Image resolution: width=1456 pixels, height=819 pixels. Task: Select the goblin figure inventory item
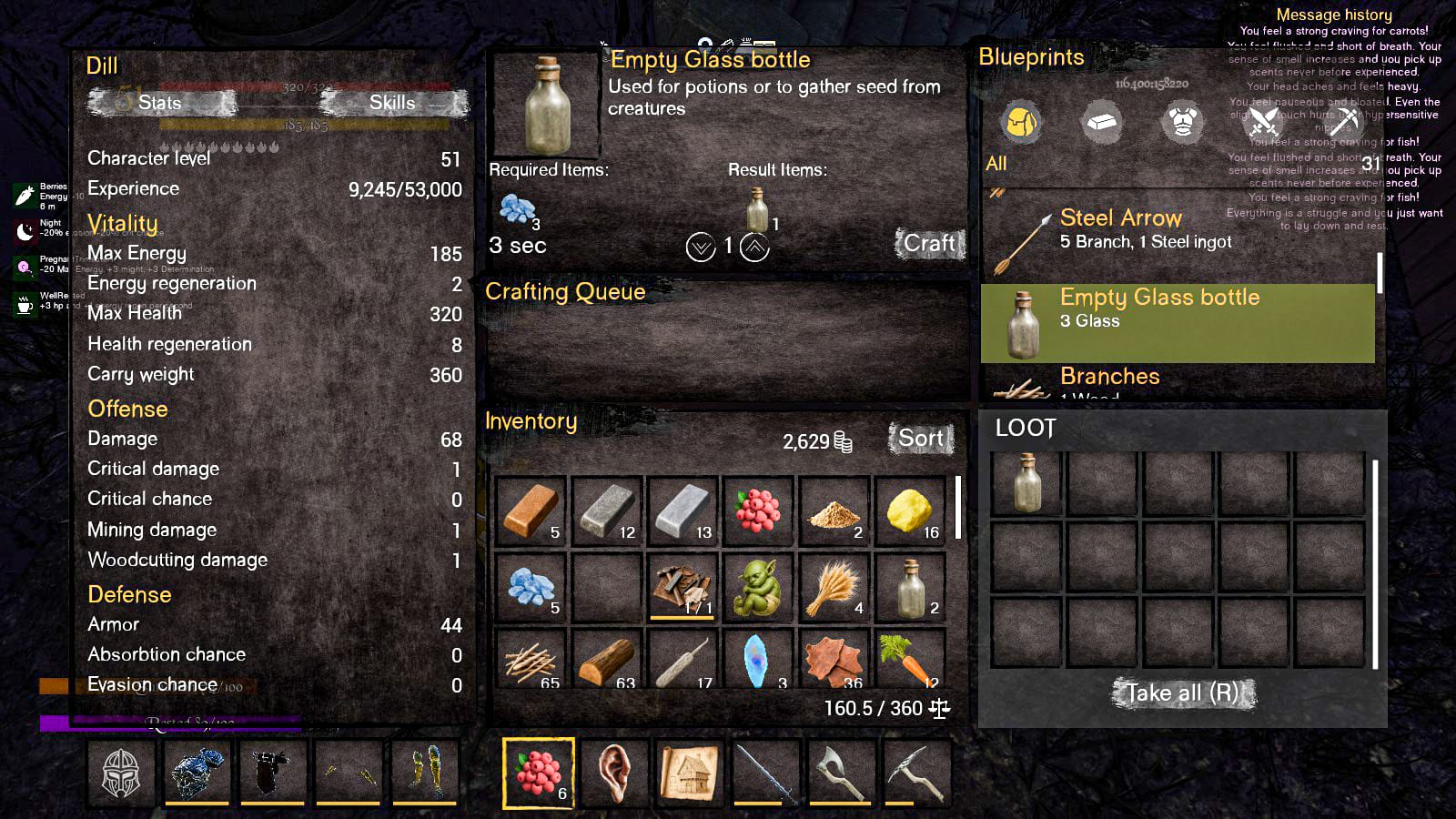(x=757, y=587)
